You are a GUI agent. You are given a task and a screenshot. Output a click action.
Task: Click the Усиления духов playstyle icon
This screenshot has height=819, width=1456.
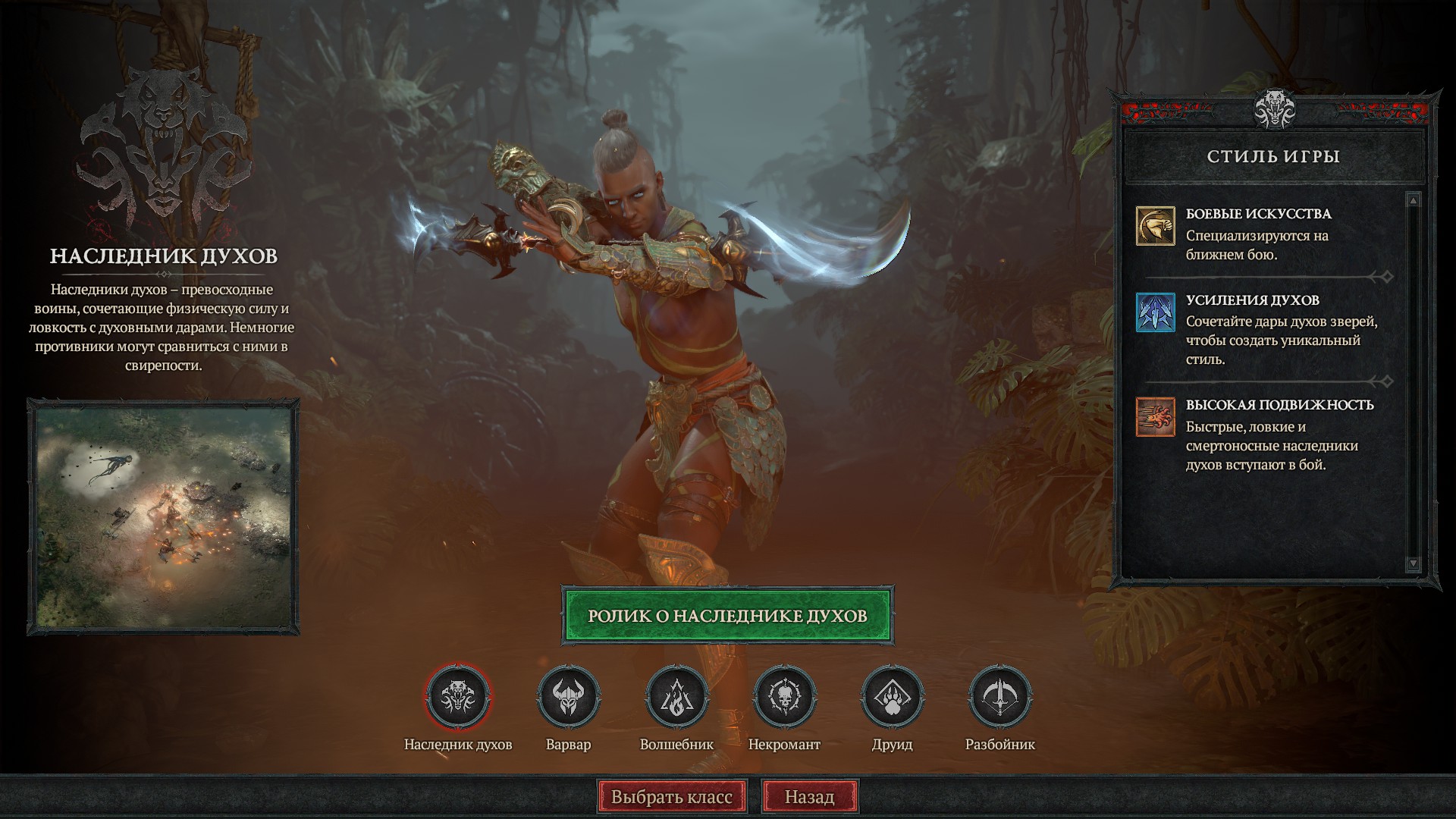pos(1155,312)
